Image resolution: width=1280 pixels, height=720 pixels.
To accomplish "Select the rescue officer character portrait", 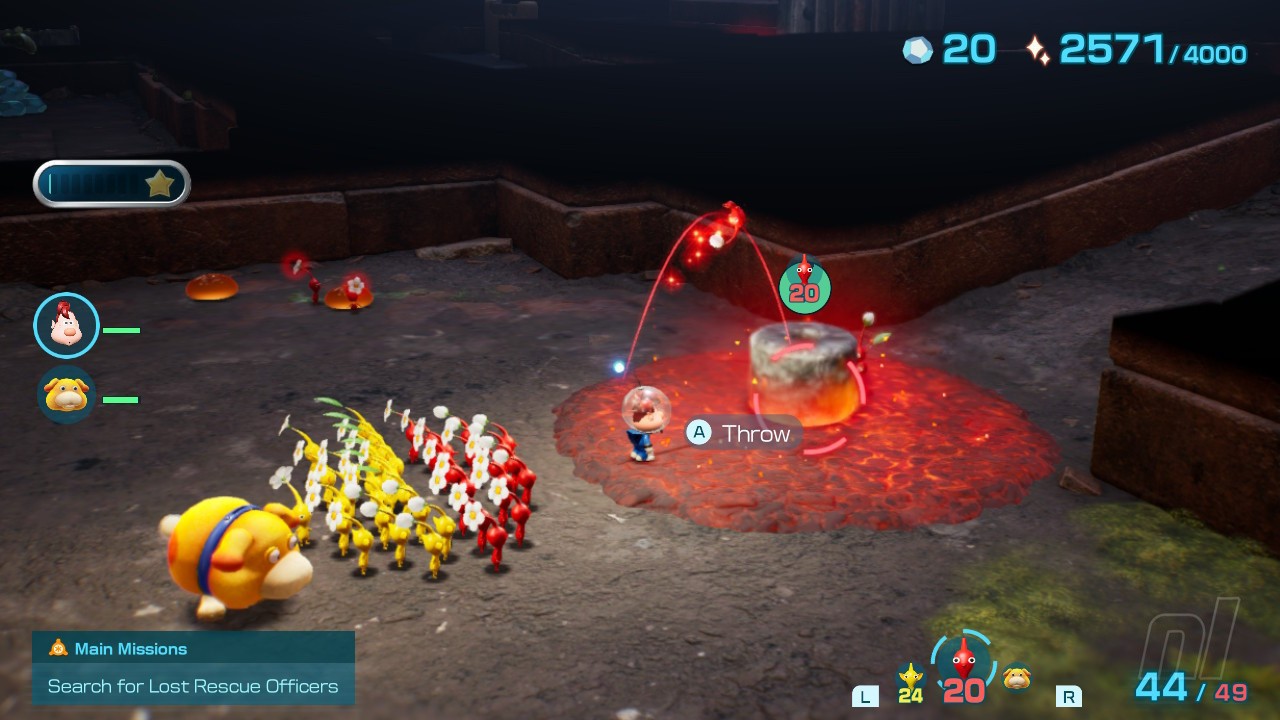I will 66,326.
